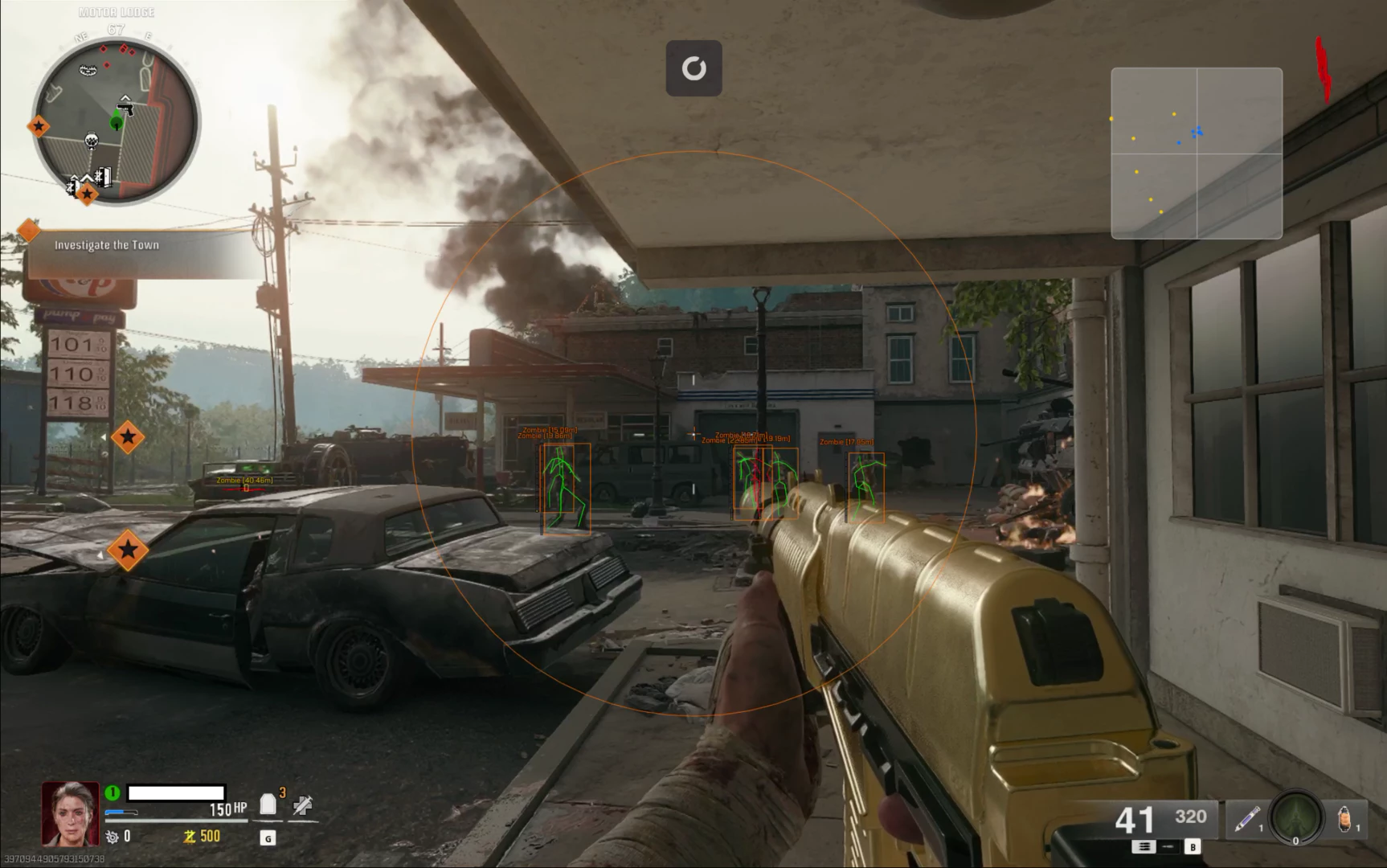Select the lethal grenade slot
The height and width of the screenshot is (868, 1387).
pyautogui.click(x=1344, y=821)
